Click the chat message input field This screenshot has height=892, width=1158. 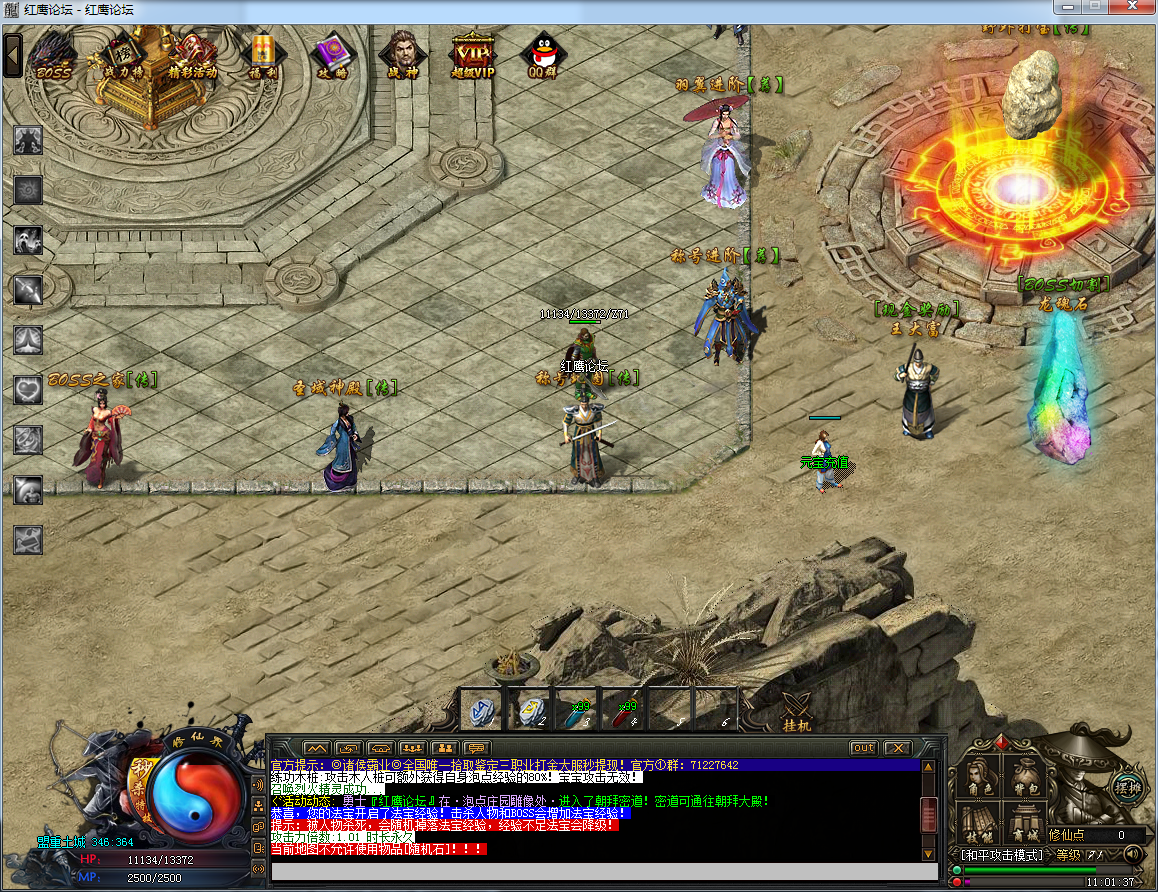click(600, 871)
